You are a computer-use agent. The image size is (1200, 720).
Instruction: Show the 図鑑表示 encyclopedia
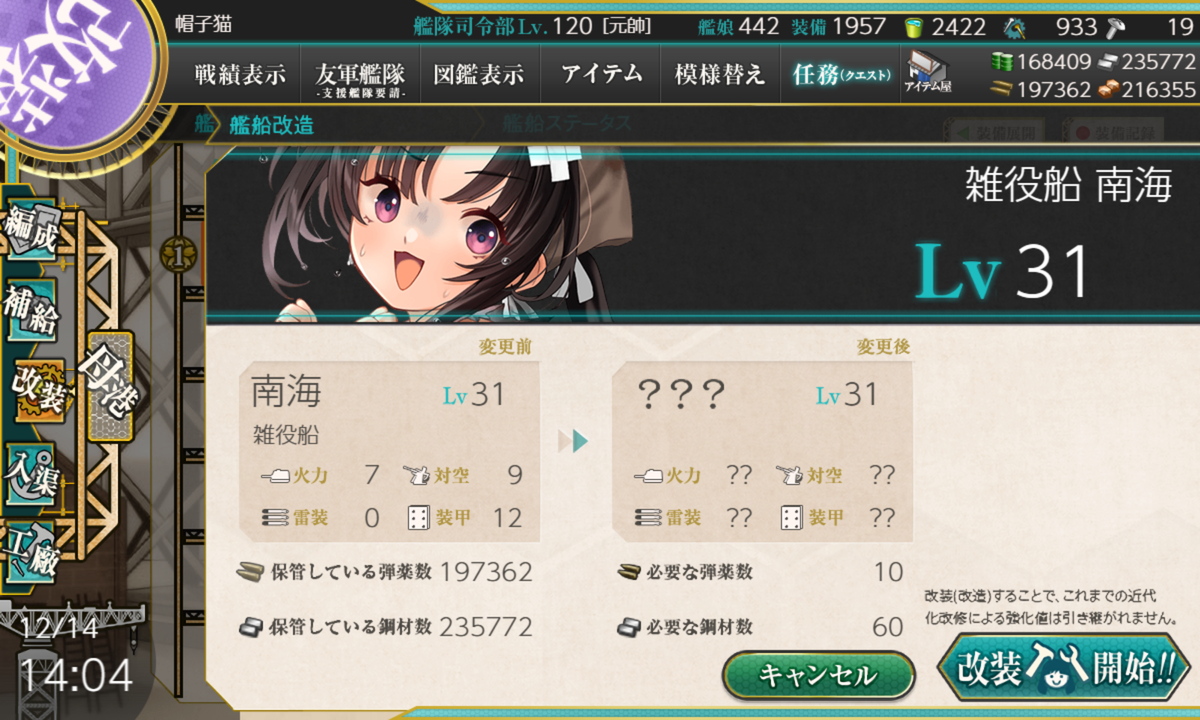coord(479,75)
